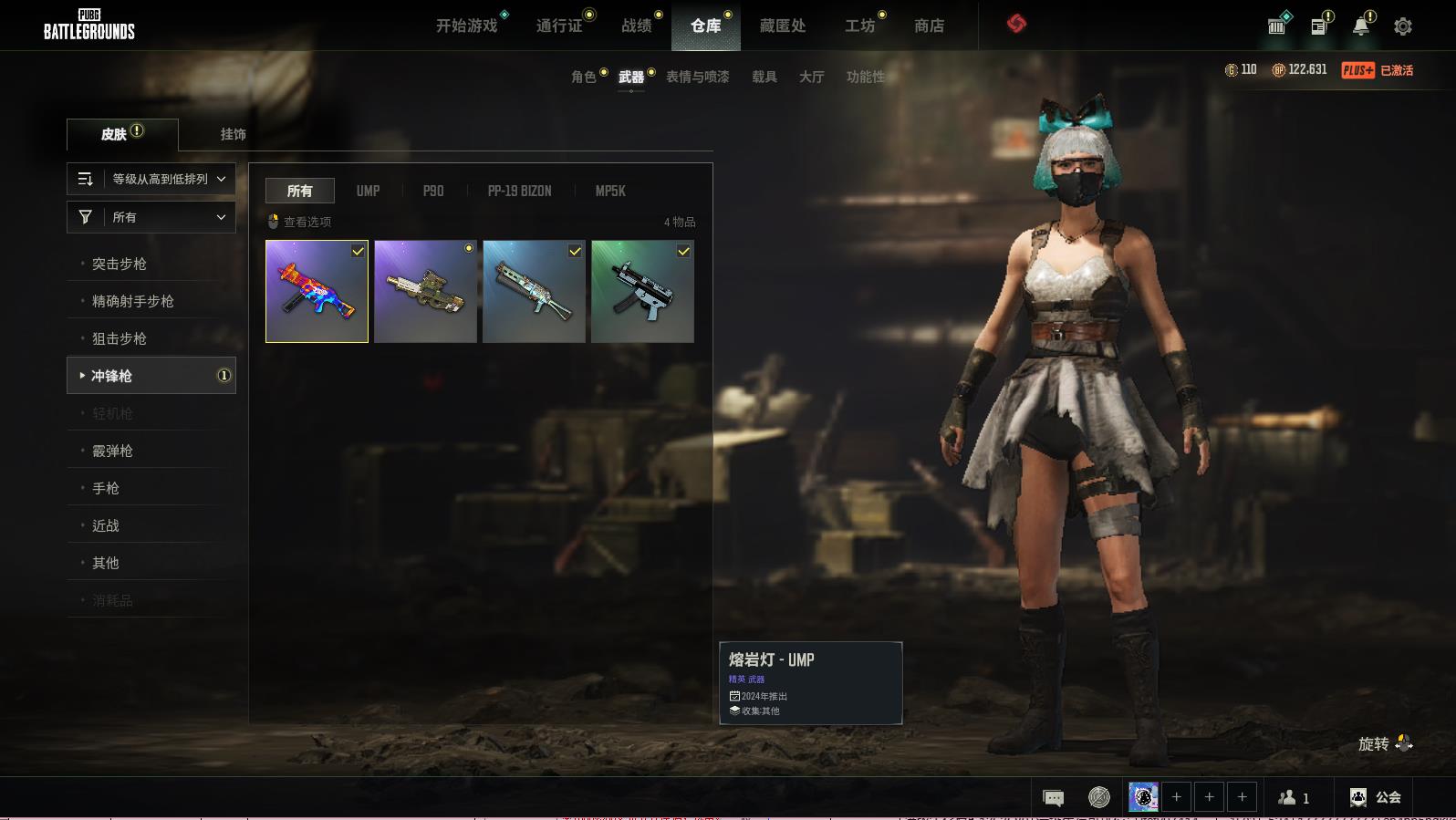
Task: Filter skins by the MP5K tab
Action: pyautogui.click(x=609, y=191)
